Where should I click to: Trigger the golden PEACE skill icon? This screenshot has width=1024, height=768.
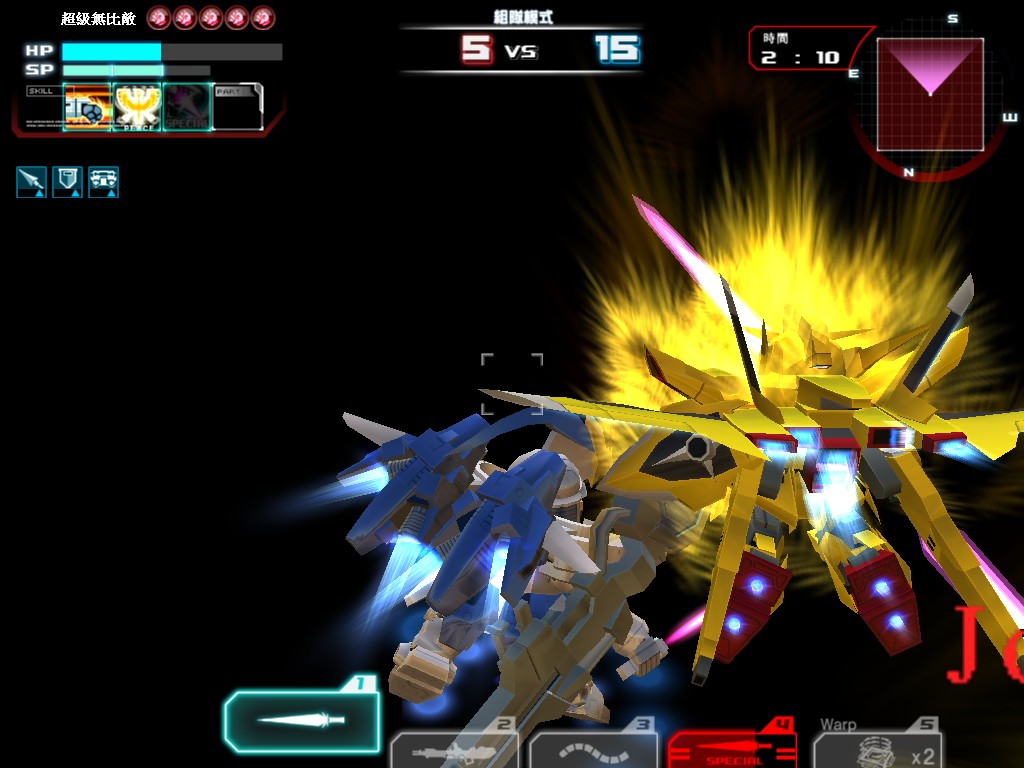point(137,107)
